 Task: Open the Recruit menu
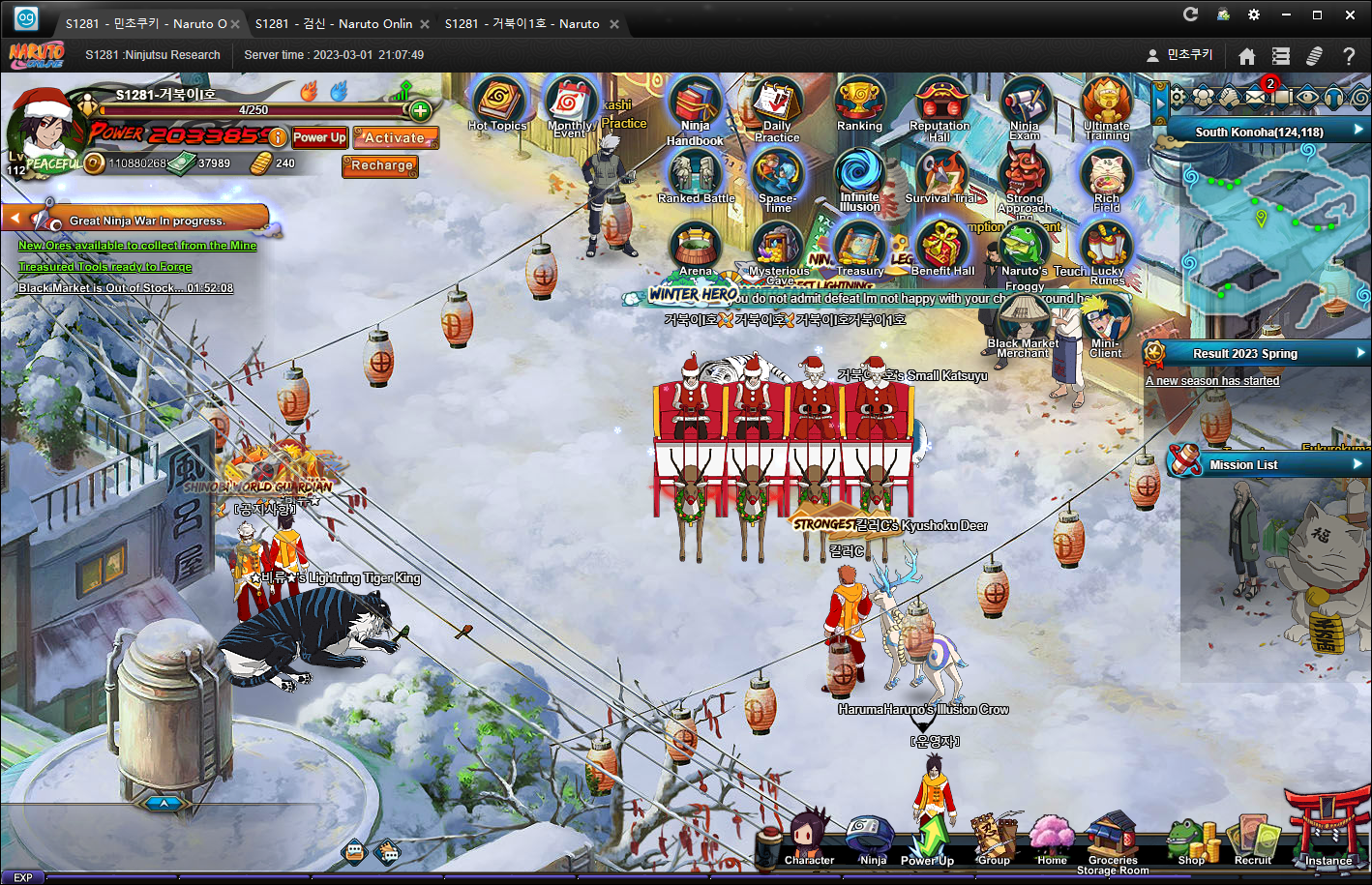click(x=1252, y=840)
